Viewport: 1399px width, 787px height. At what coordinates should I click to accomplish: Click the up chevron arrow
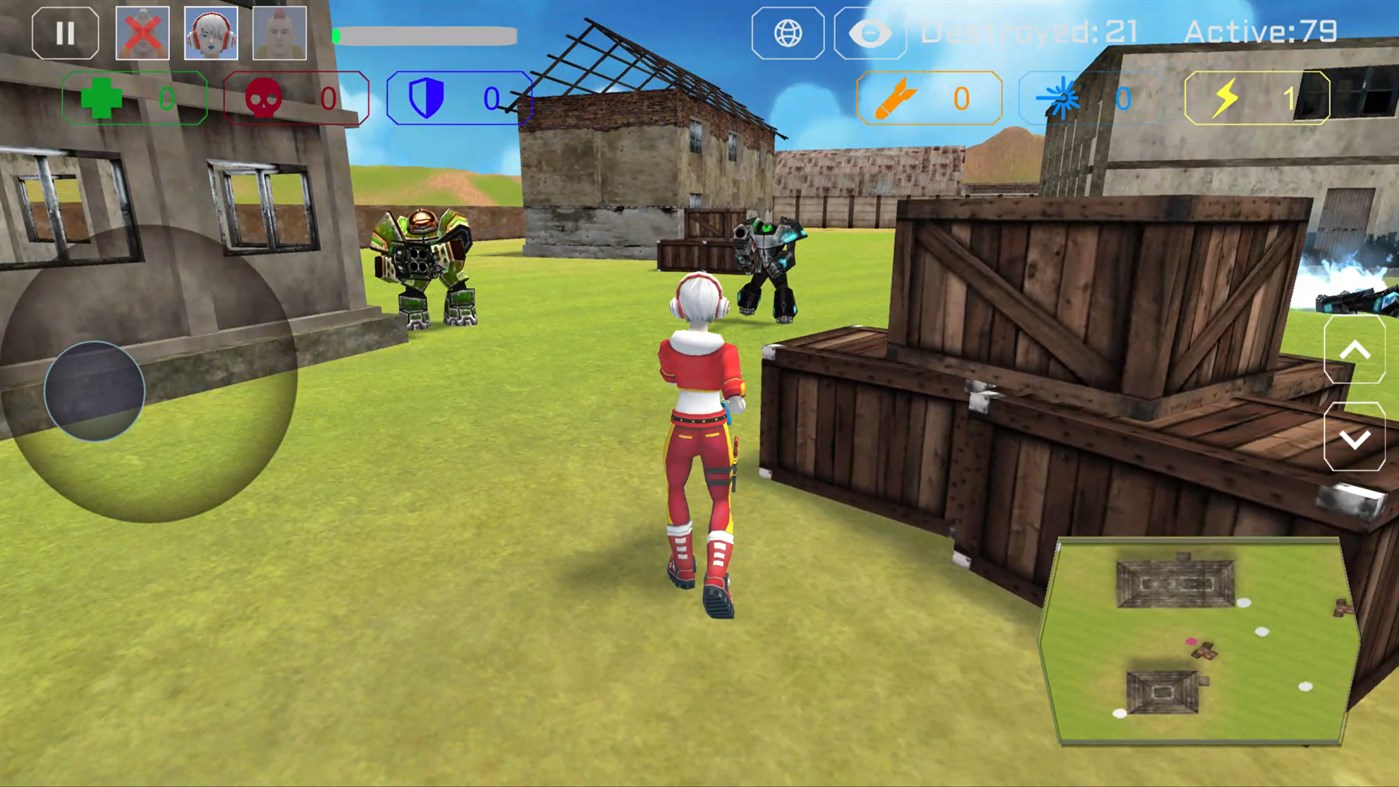(1355, 350)
